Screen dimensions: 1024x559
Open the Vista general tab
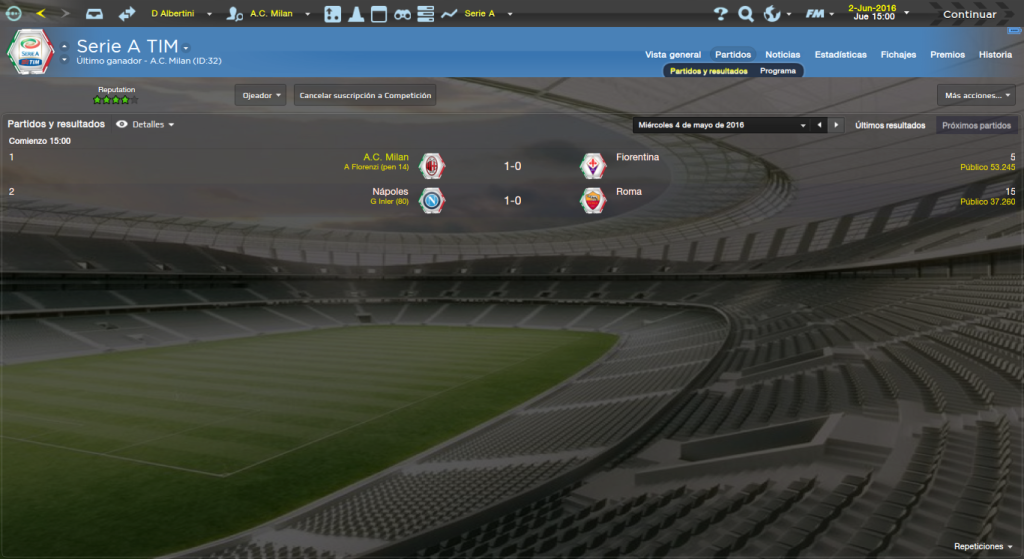673,55
